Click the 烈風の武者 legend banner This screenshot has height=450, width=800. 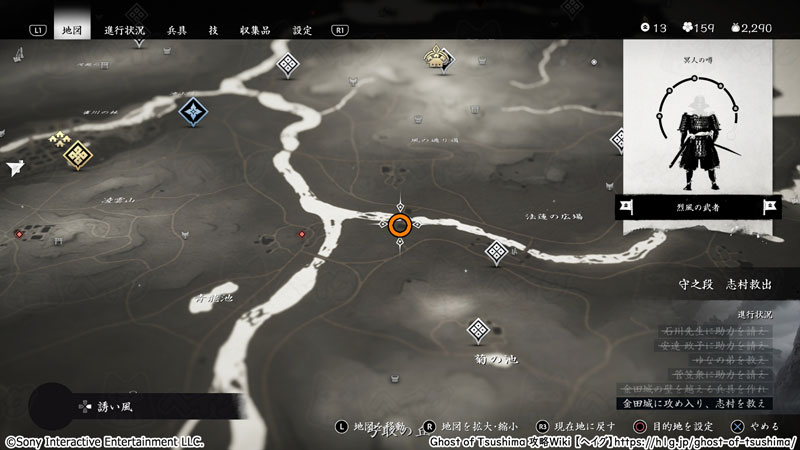click(x=697, y=207)
